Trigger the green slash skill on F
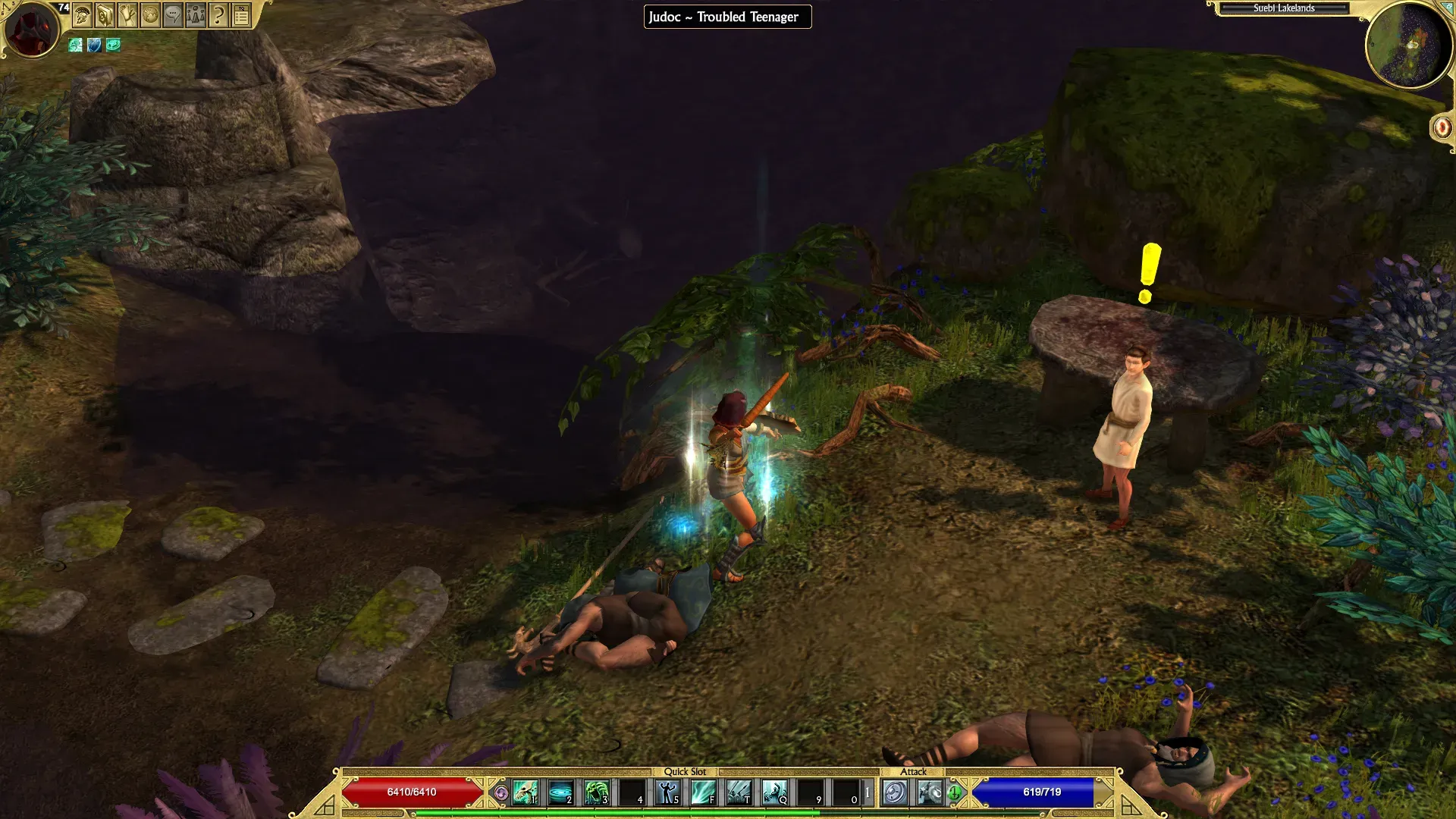Viewport: 1456px width, 819px height. pyautogui.click(x=704, y=792)
